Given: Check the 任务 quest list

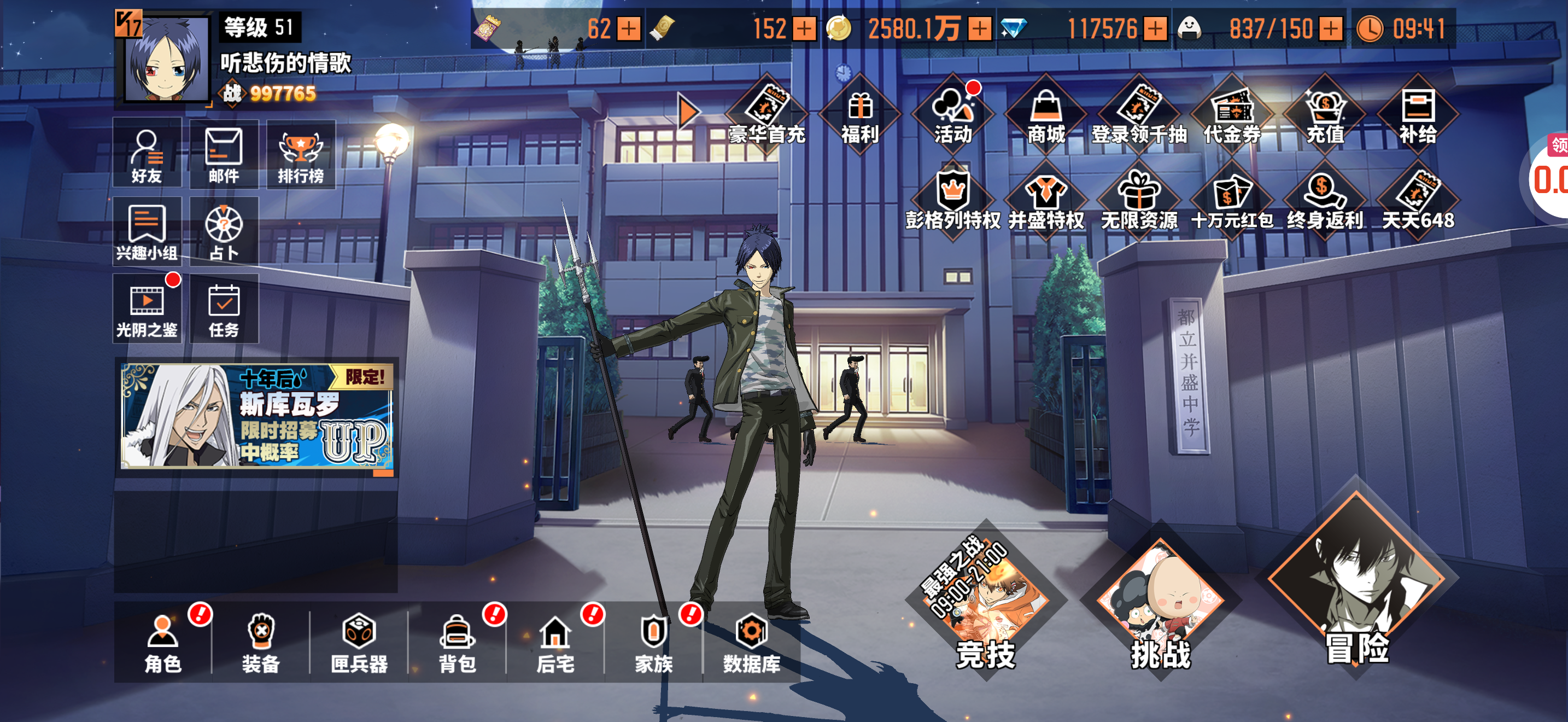Looking at the screenshot, I should 224,308.
